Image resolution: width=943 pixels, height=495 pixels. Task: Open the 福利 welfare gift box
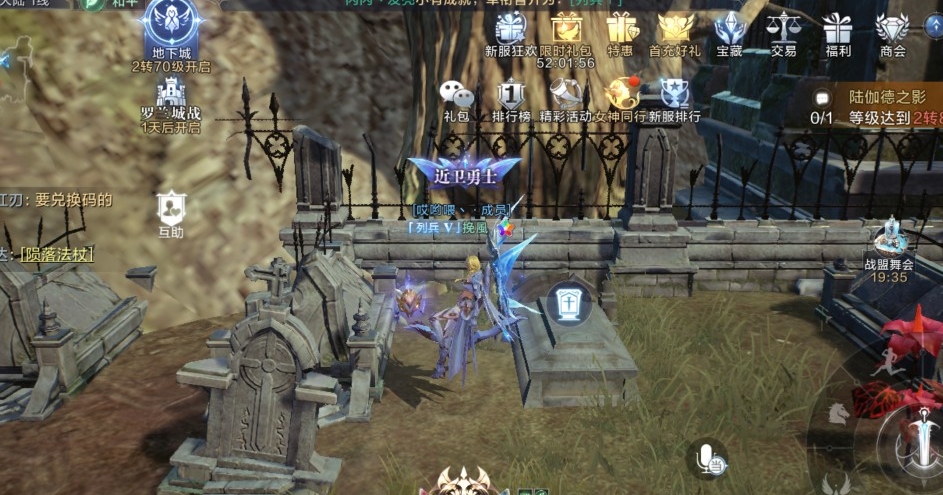point(837,28)
